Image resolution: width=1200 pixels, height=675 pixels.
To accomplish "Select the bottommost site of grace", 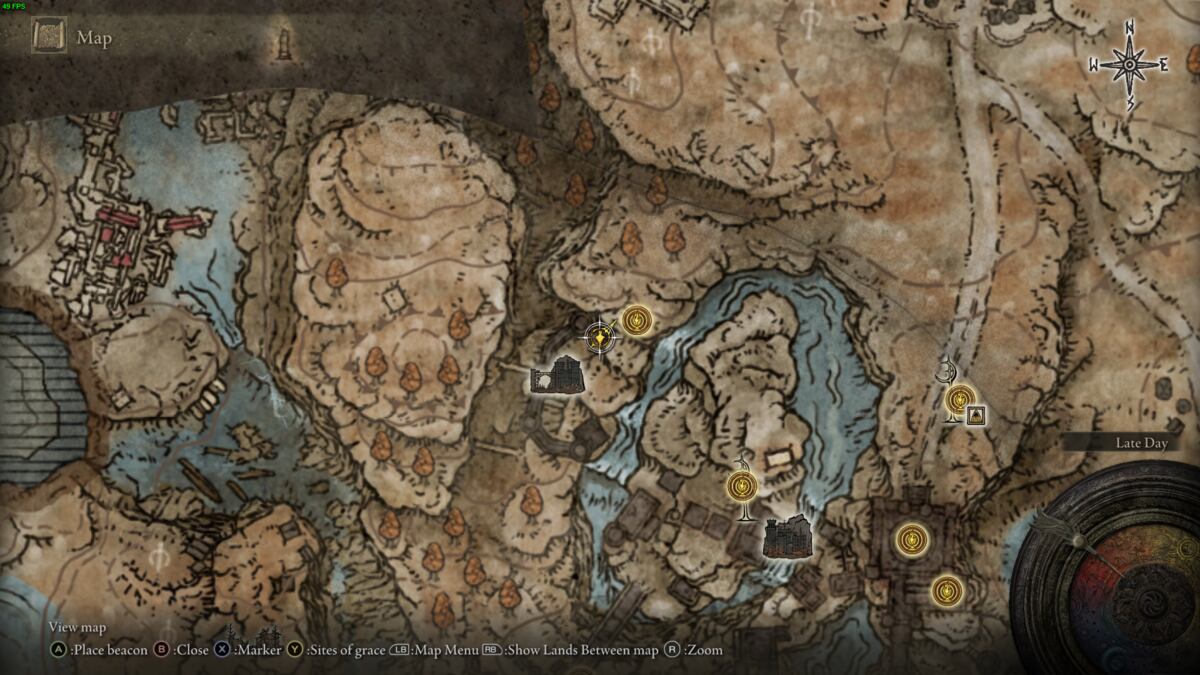I will click(x=946, y=590).
